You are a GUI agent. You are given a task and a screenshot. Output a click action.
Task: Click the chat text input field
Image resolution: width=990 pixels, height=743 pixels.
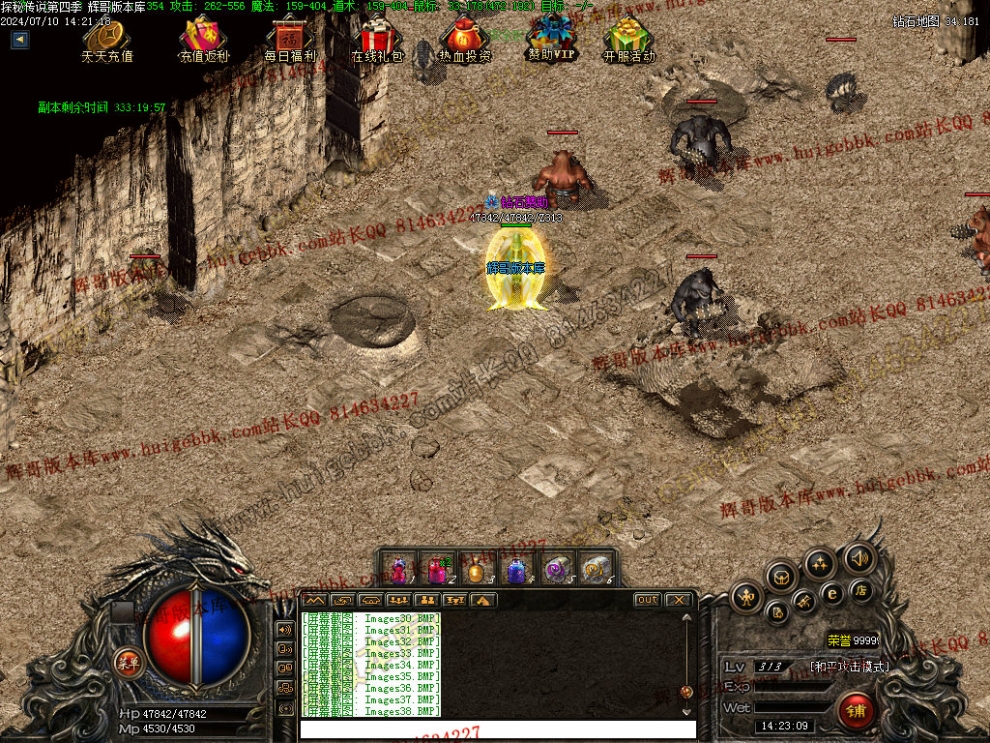click(x=497, y=729)
